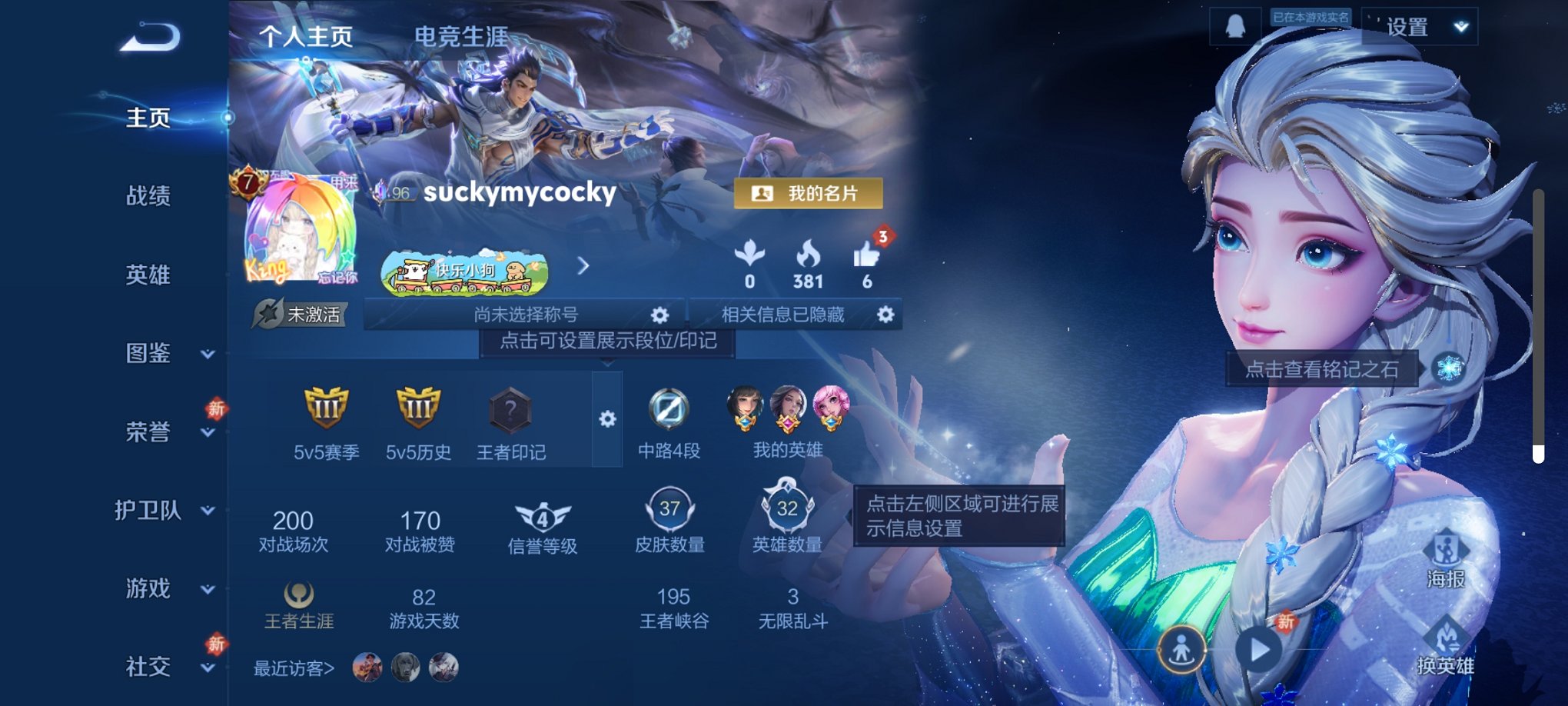Image resolution: width=1568 pixels, height=706 pixels.
Task: Click the snowflake 铭记之石 icon
Action: coord(1447,368)
